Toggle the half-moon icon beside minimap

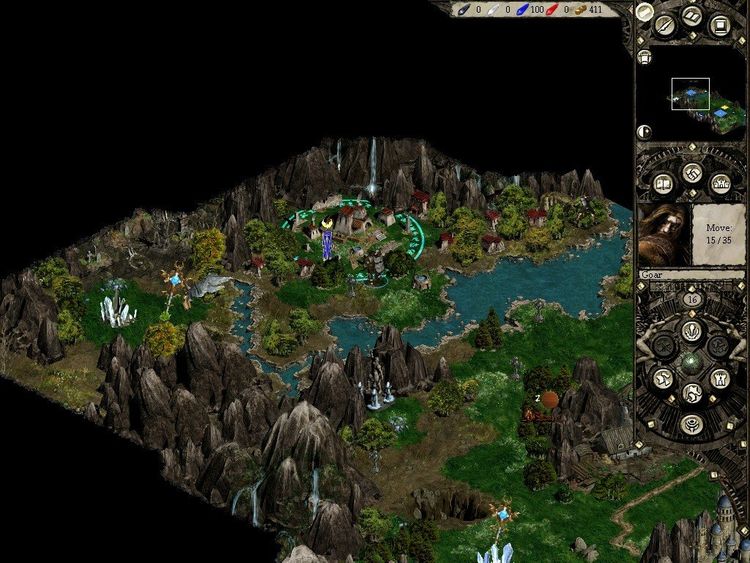coord(645,131)
